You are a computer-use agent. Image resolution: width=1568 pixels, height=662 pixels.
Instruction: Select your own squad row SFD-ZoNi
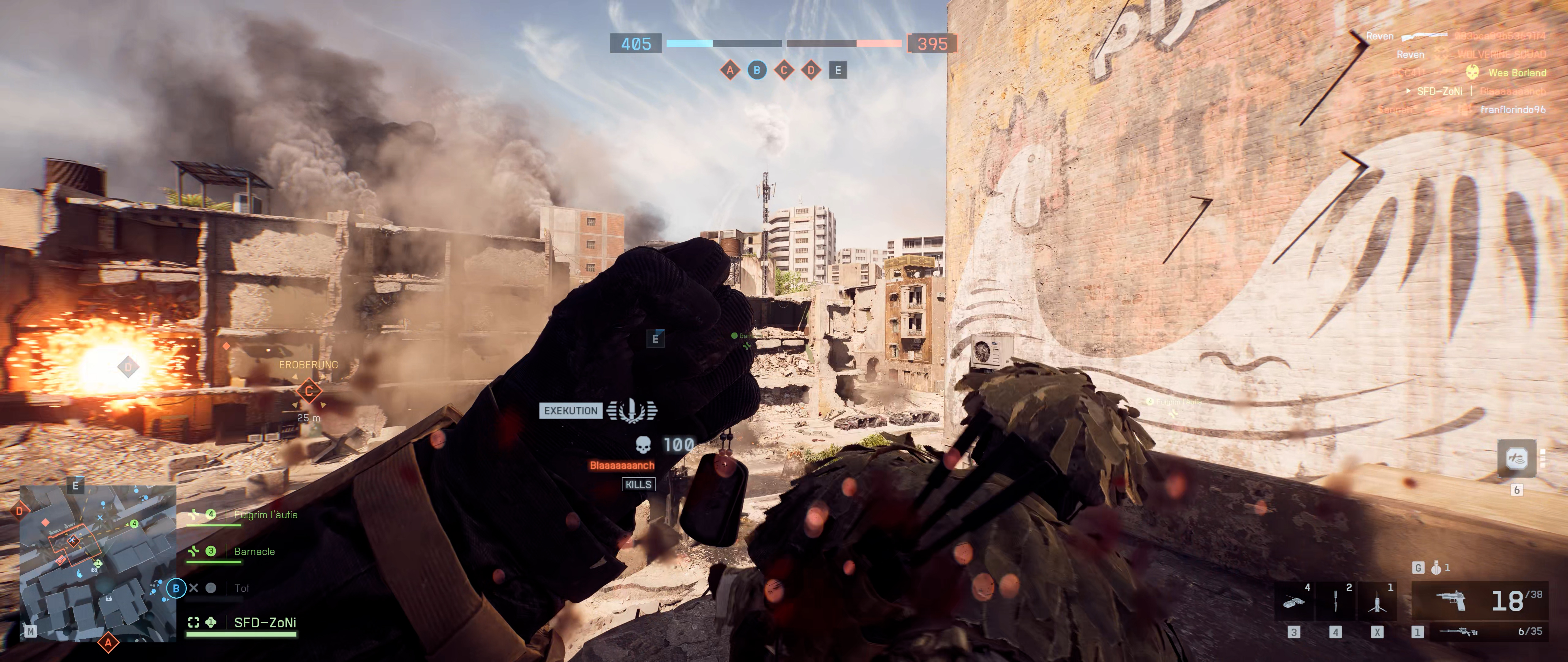tap(265, 622)
